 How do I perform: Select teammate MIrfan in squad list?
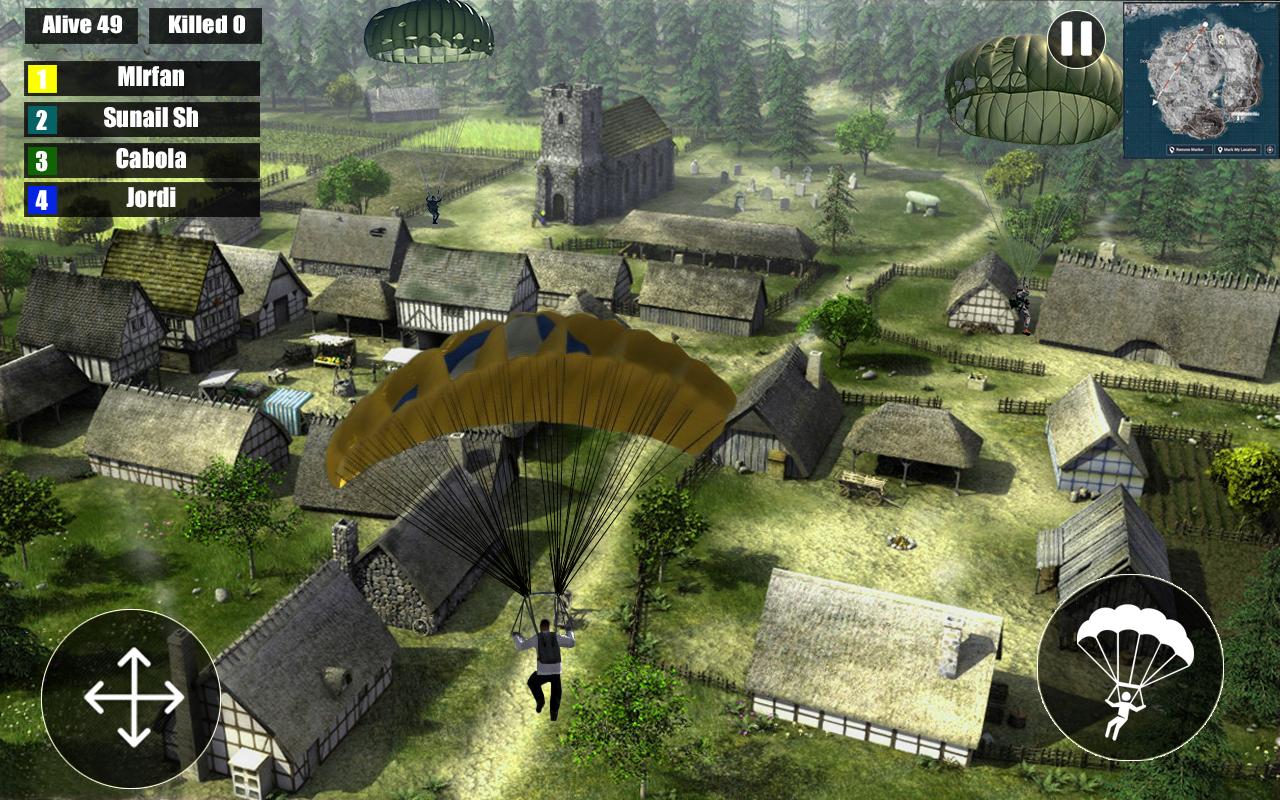click(x=142, y=78)
